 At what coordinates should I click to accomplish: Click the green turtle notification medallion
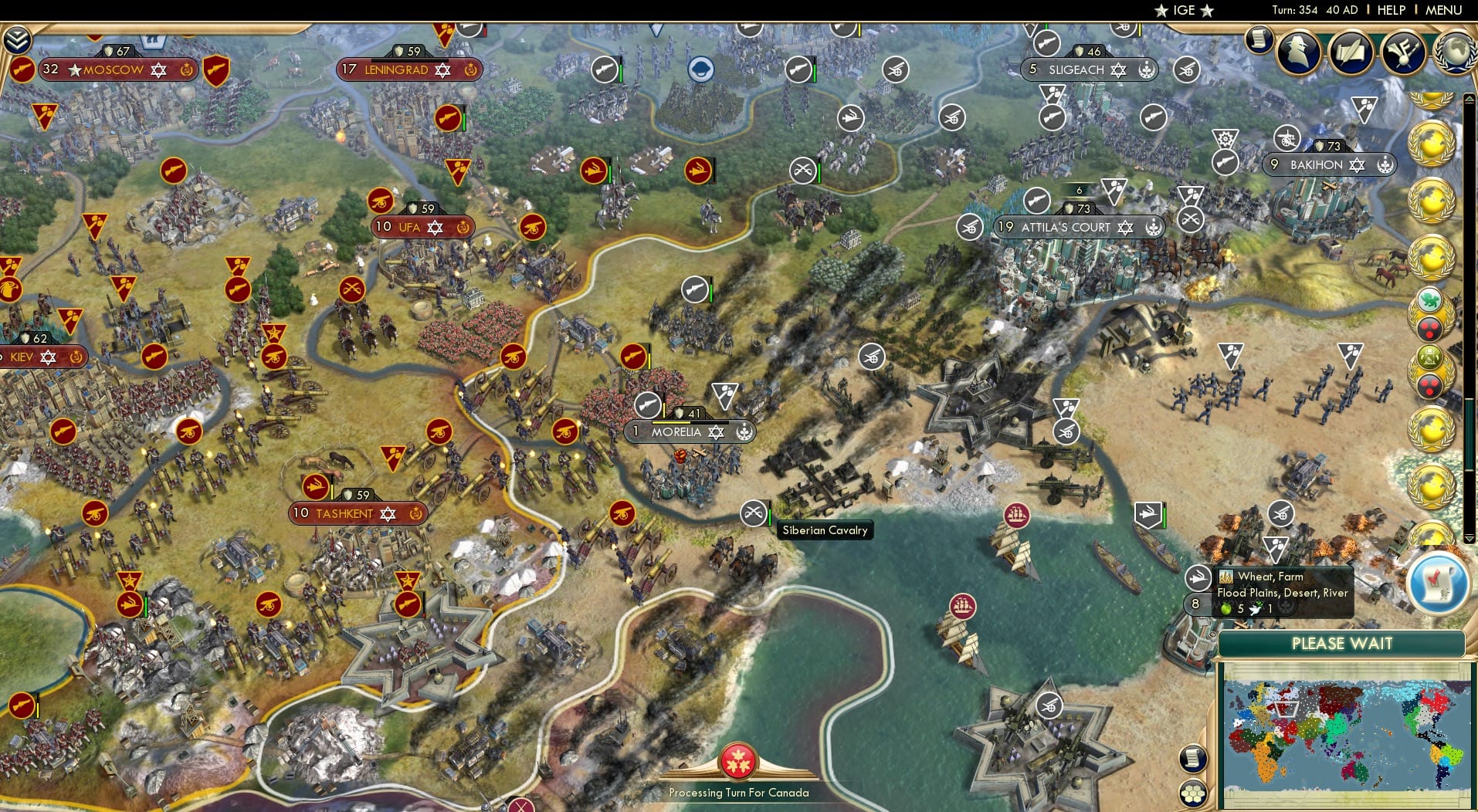pos(1429,301)
